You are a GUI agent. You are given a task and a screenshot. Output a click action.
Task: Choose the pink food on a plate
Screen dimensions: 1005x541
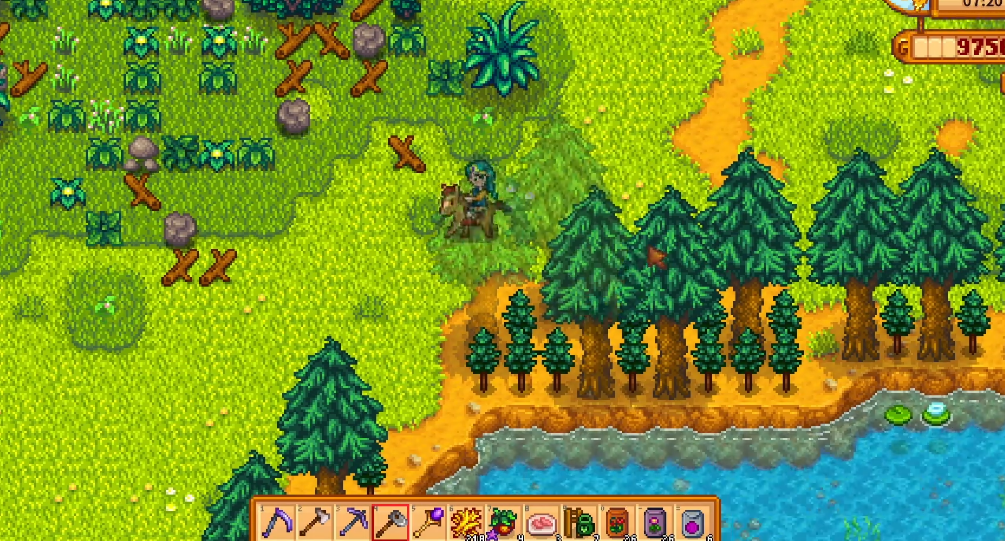point(541,521)
